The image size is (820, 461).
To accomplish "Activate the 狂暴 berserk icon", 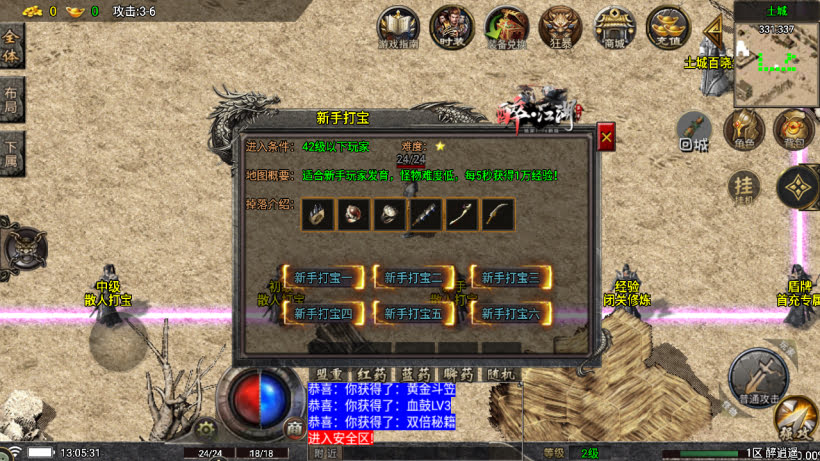I will click(558, 27).
